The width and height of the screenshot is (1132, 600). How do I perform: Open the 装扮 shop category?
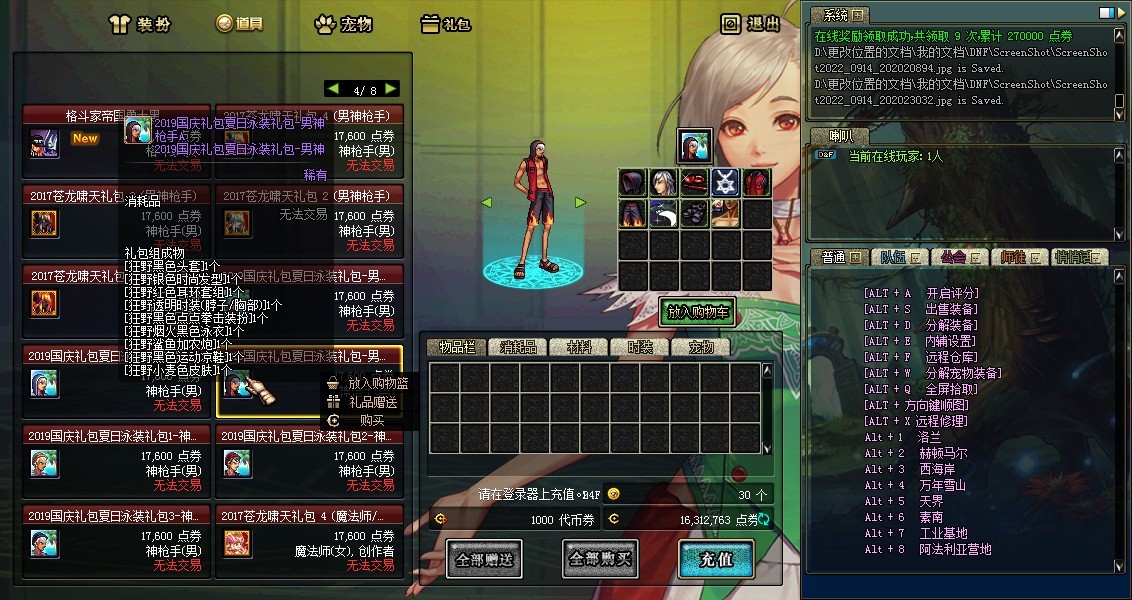tap(139, 23)
